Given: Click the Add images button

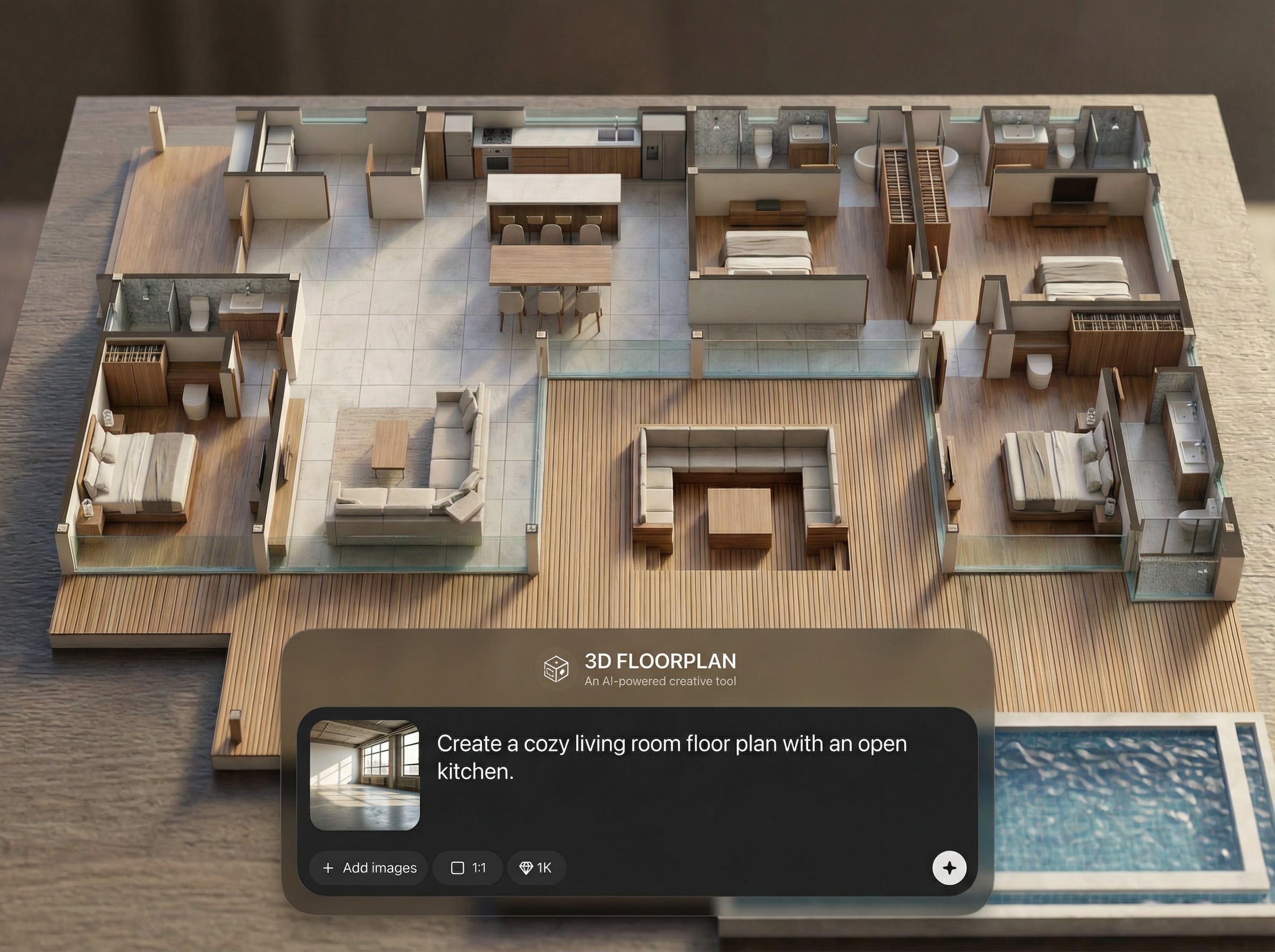Looking at the screenshot, I should pyautogui.click(x=369, y=868).
